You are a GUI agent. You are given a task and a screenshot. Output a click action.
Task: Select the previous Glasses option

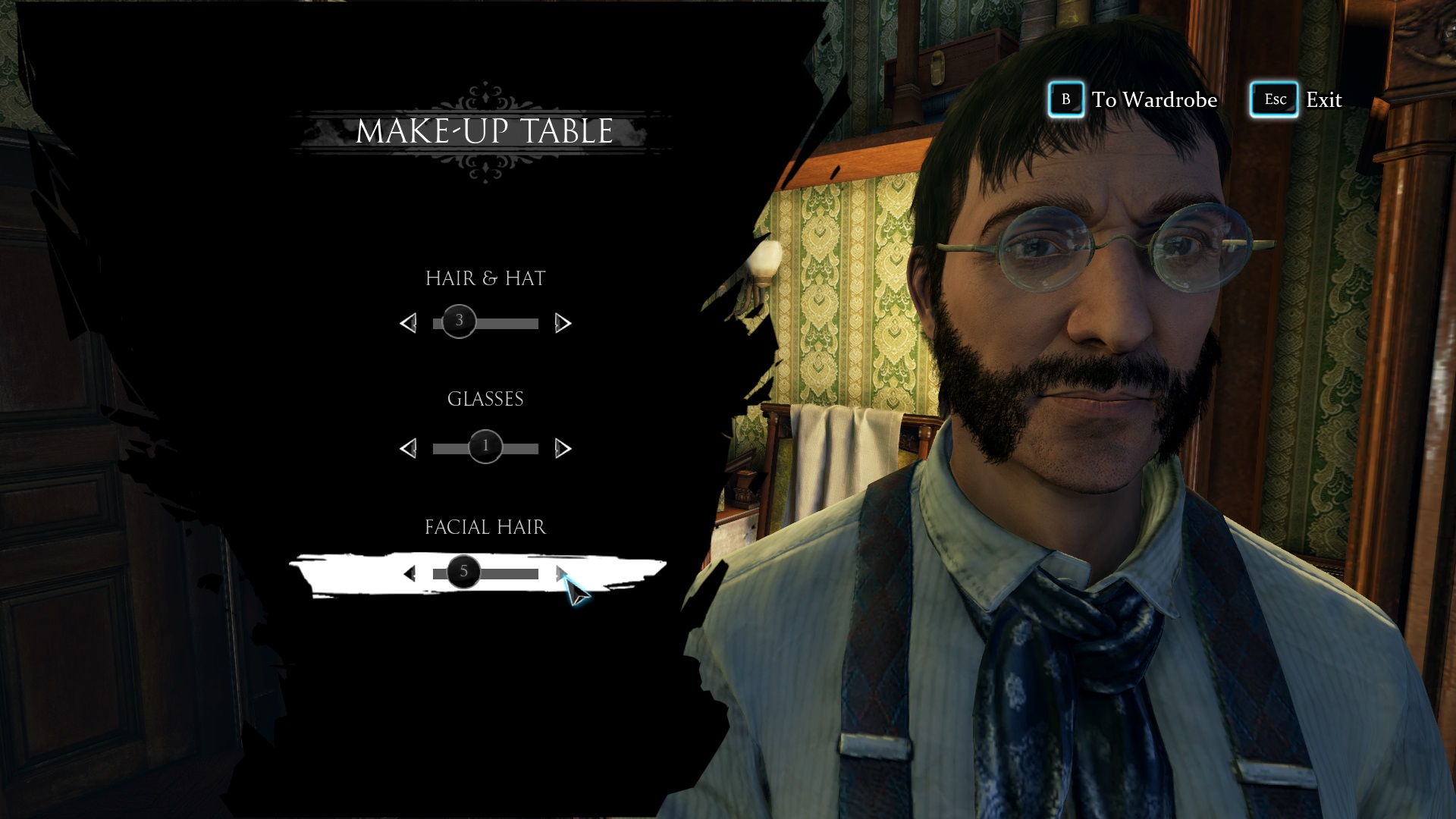coord(408,449)
